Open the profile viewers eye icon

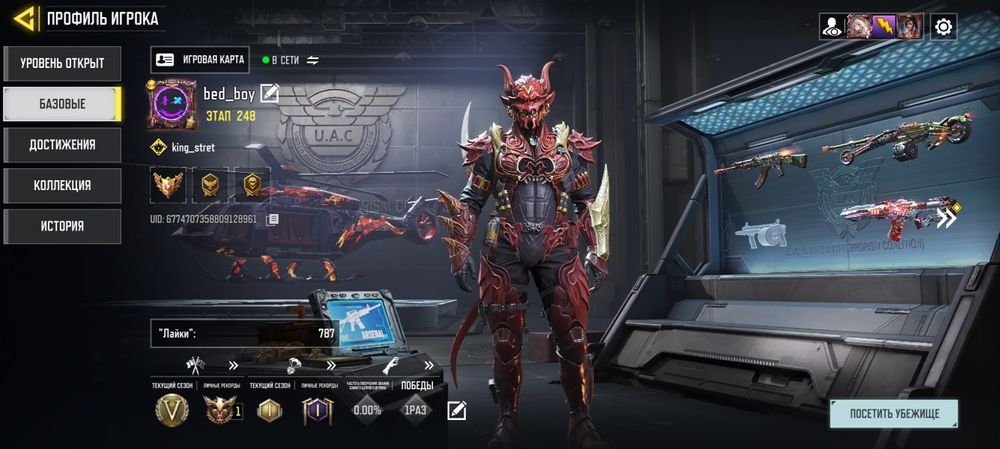point(831,27)
